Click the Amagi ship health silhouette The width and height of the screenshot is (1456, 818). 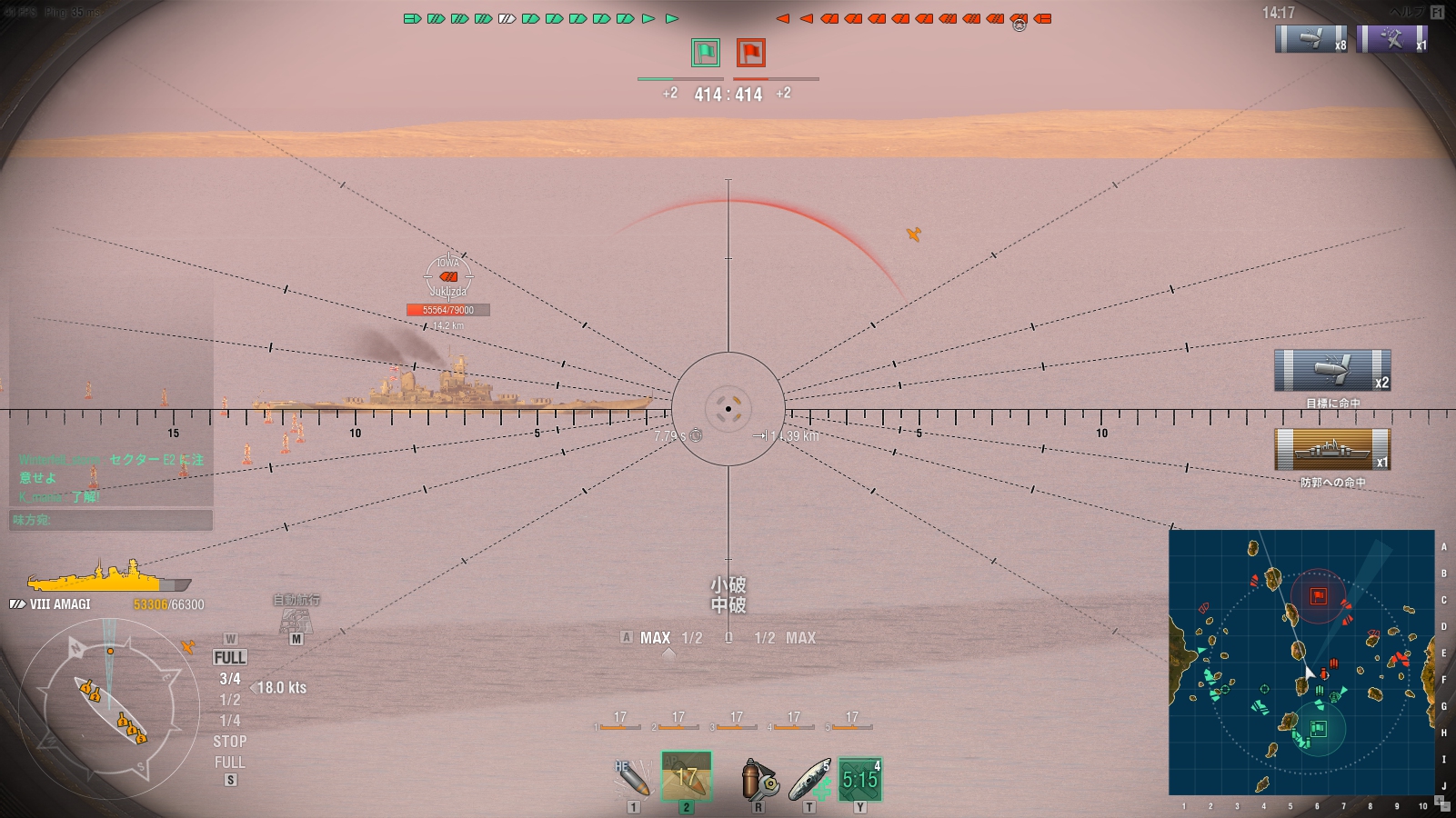(109, 578)
